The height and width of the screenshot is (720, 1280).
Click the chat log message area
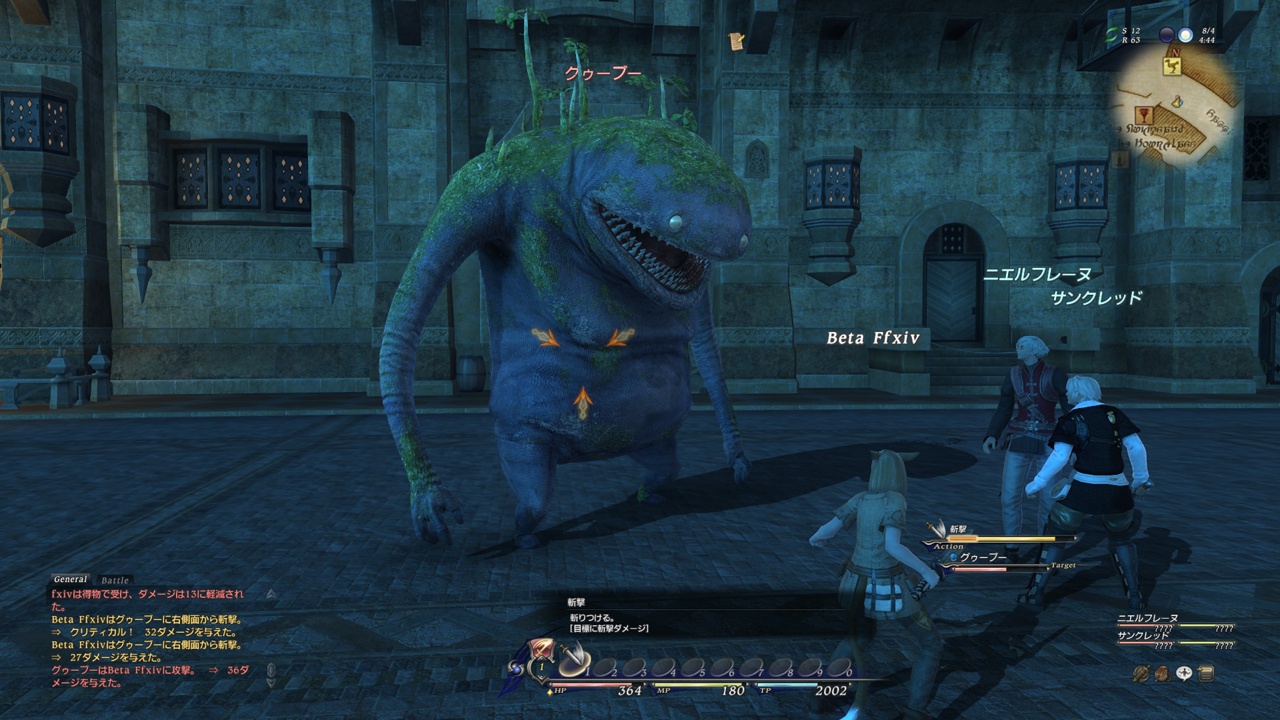click(150, 638)
